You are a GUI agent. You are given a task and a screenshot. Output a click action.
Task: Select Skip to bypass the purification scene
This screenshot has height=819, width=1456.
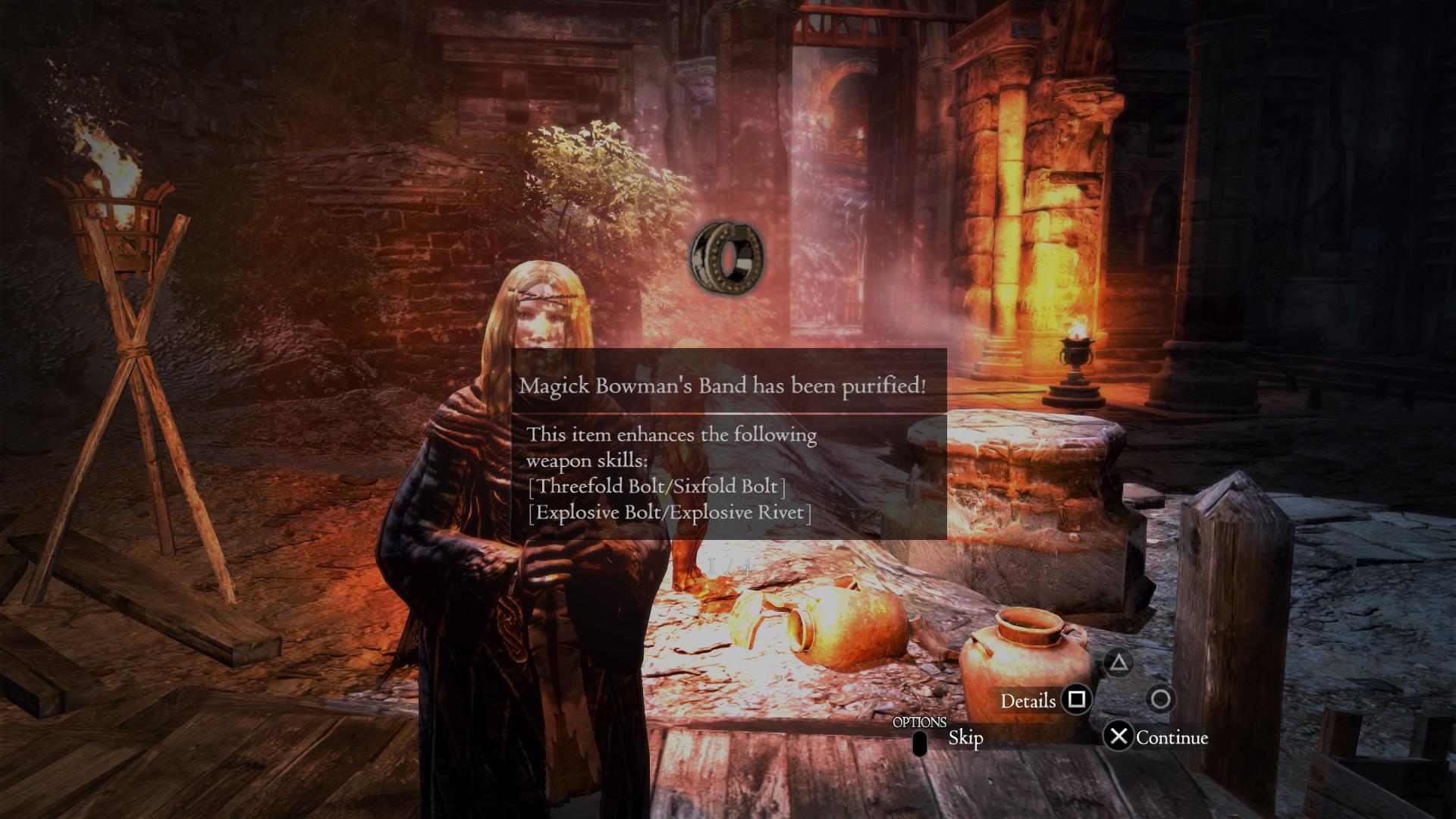965,736
